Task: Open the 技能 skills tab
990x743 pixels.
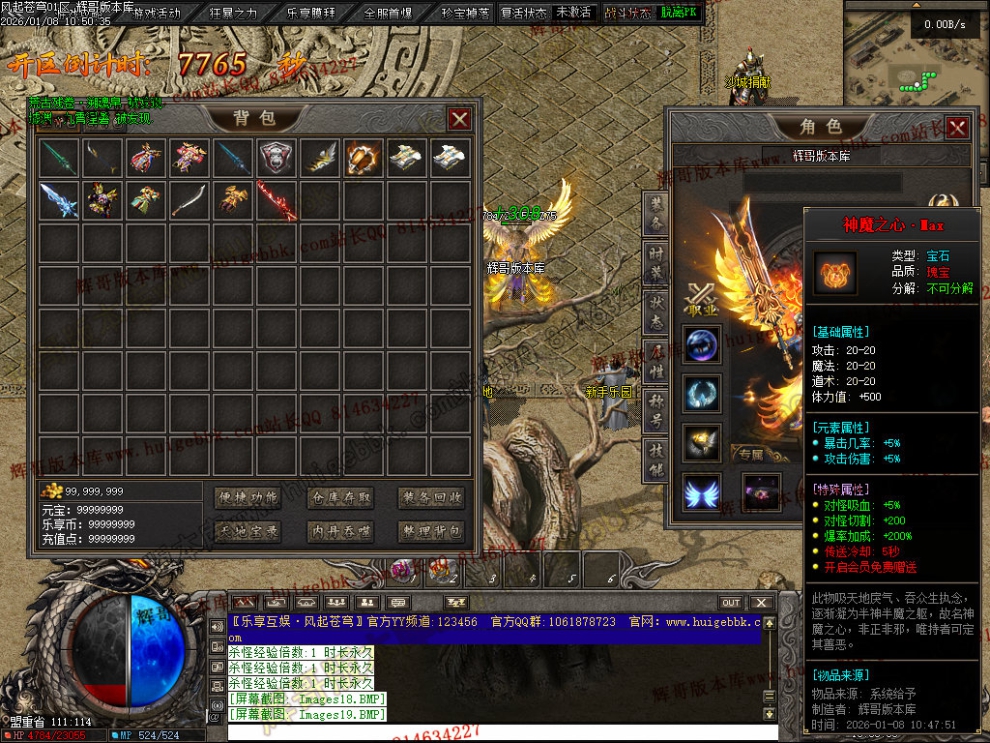Action: (x=655, y=460)
